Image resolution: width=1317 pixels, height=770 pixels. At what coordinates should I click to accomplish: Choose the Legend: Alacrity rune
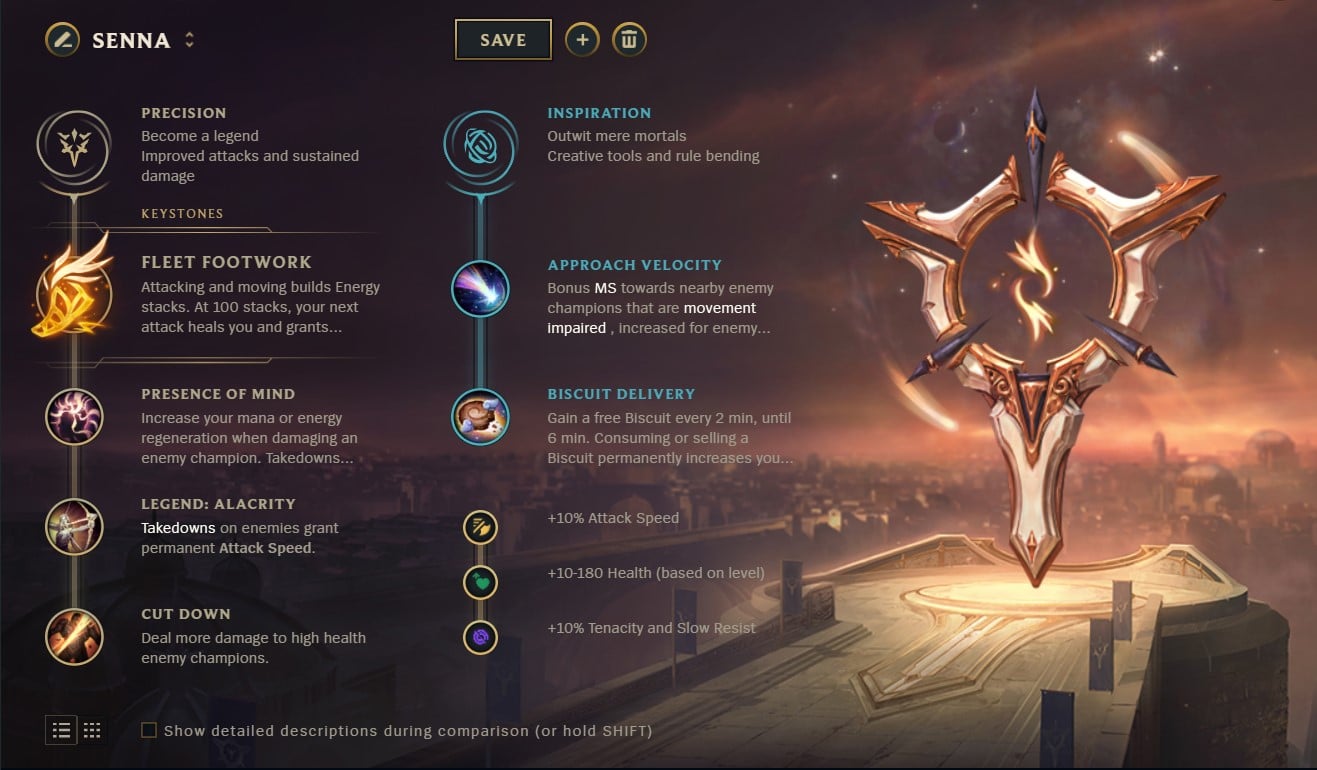click(73, 527)
